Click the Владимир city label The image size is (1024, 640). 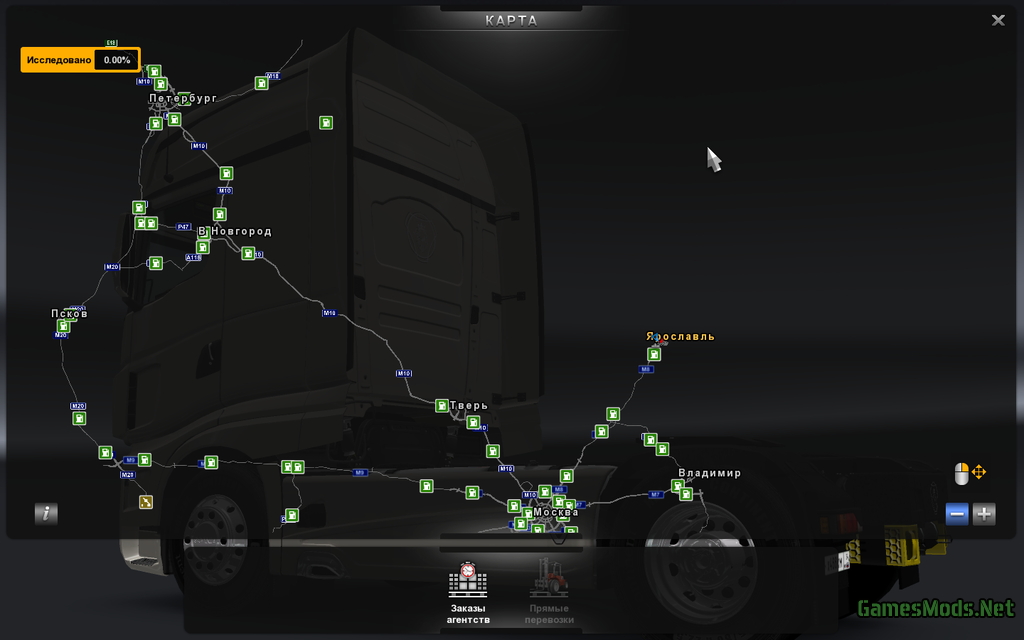(x=709, y=473)
